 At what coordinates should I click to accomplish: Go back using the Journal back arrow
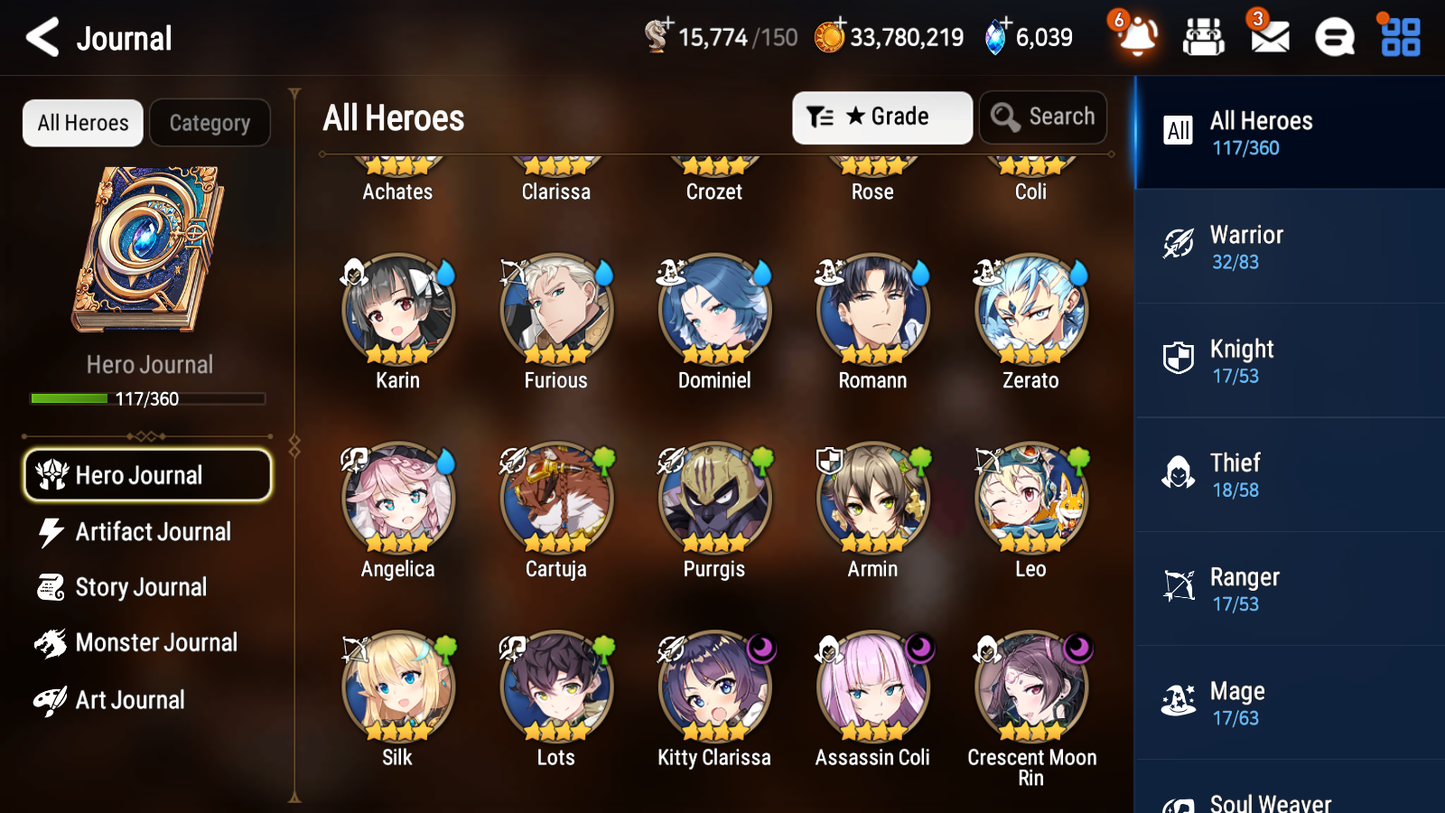click(41, 37)
